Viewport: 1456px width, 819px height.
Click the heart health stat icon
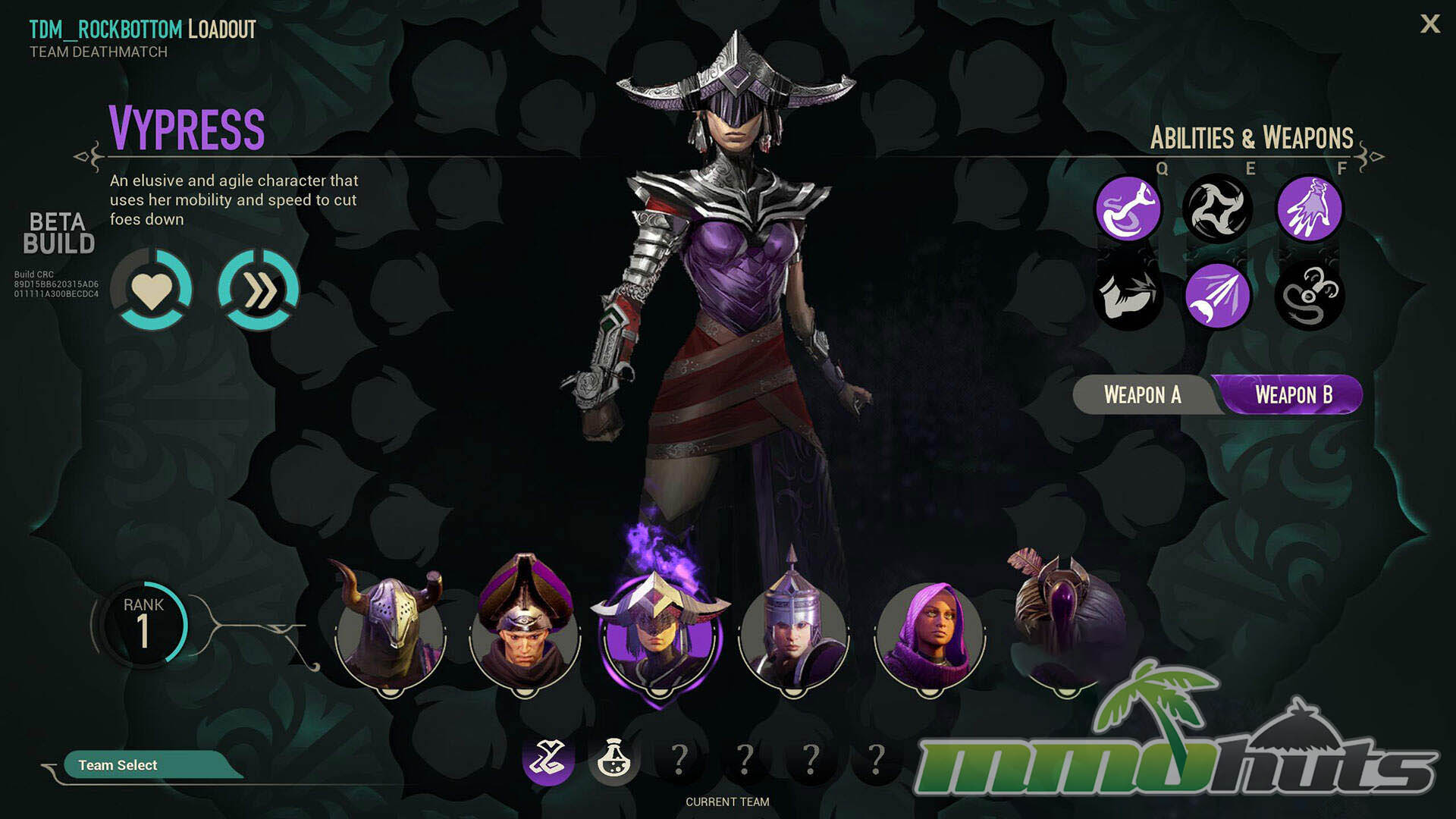point(152,290)
